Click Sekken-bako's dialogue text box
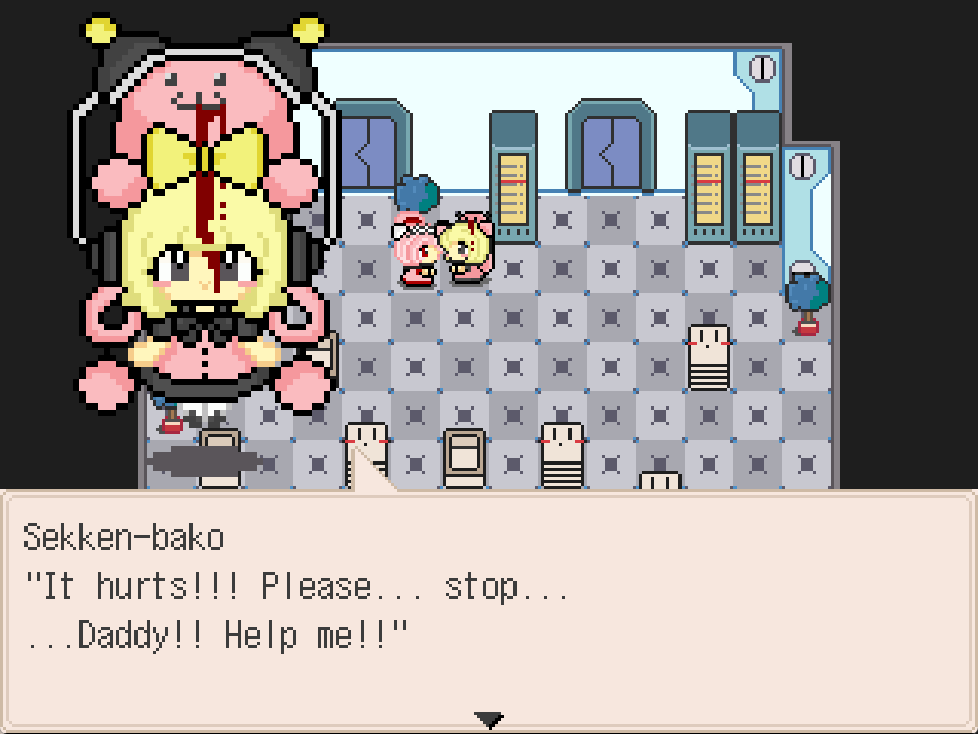The width and height of the screenshot is (978, 734). click(488, 610)
